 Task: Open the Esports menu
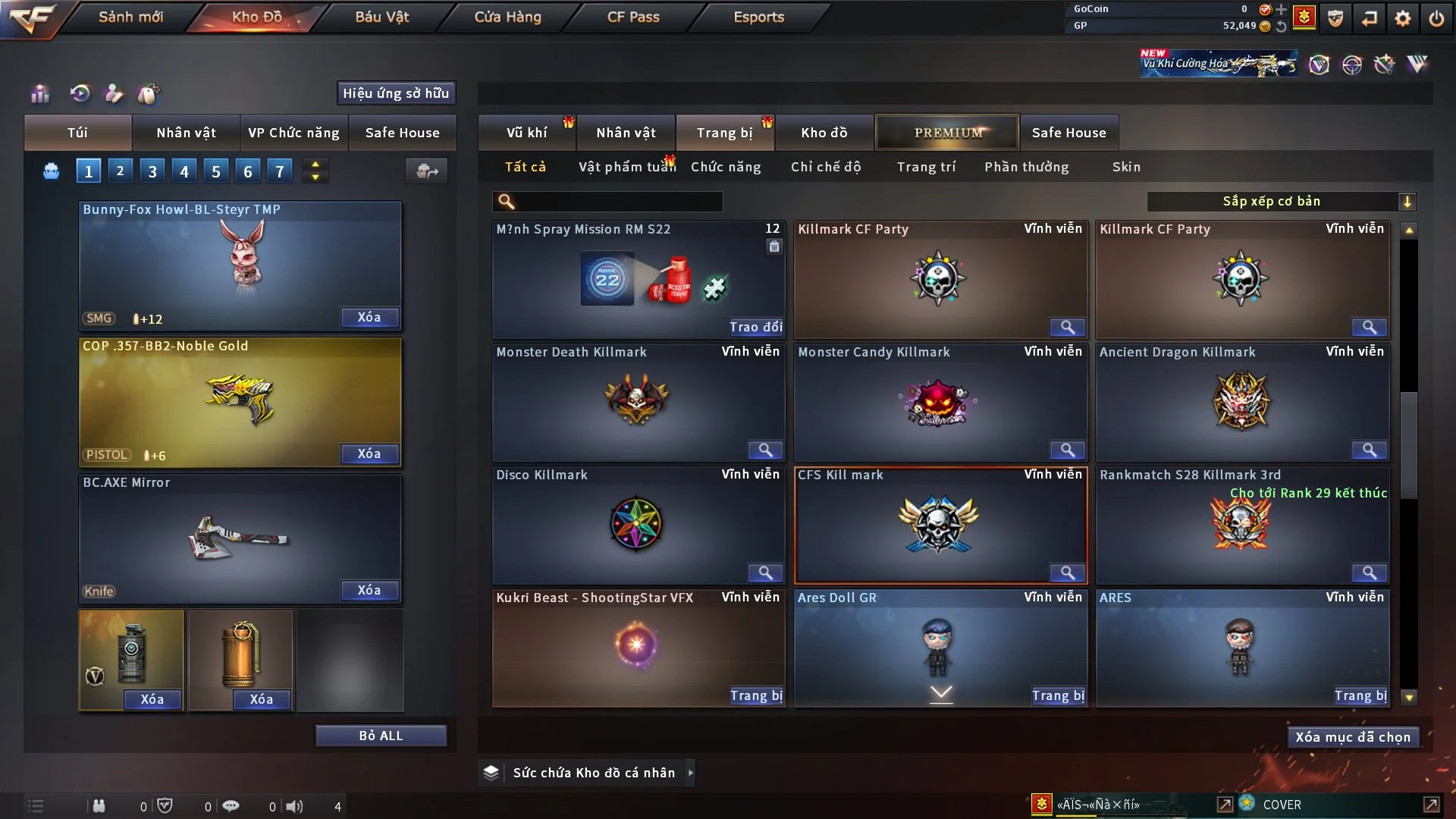pos(758,17)
